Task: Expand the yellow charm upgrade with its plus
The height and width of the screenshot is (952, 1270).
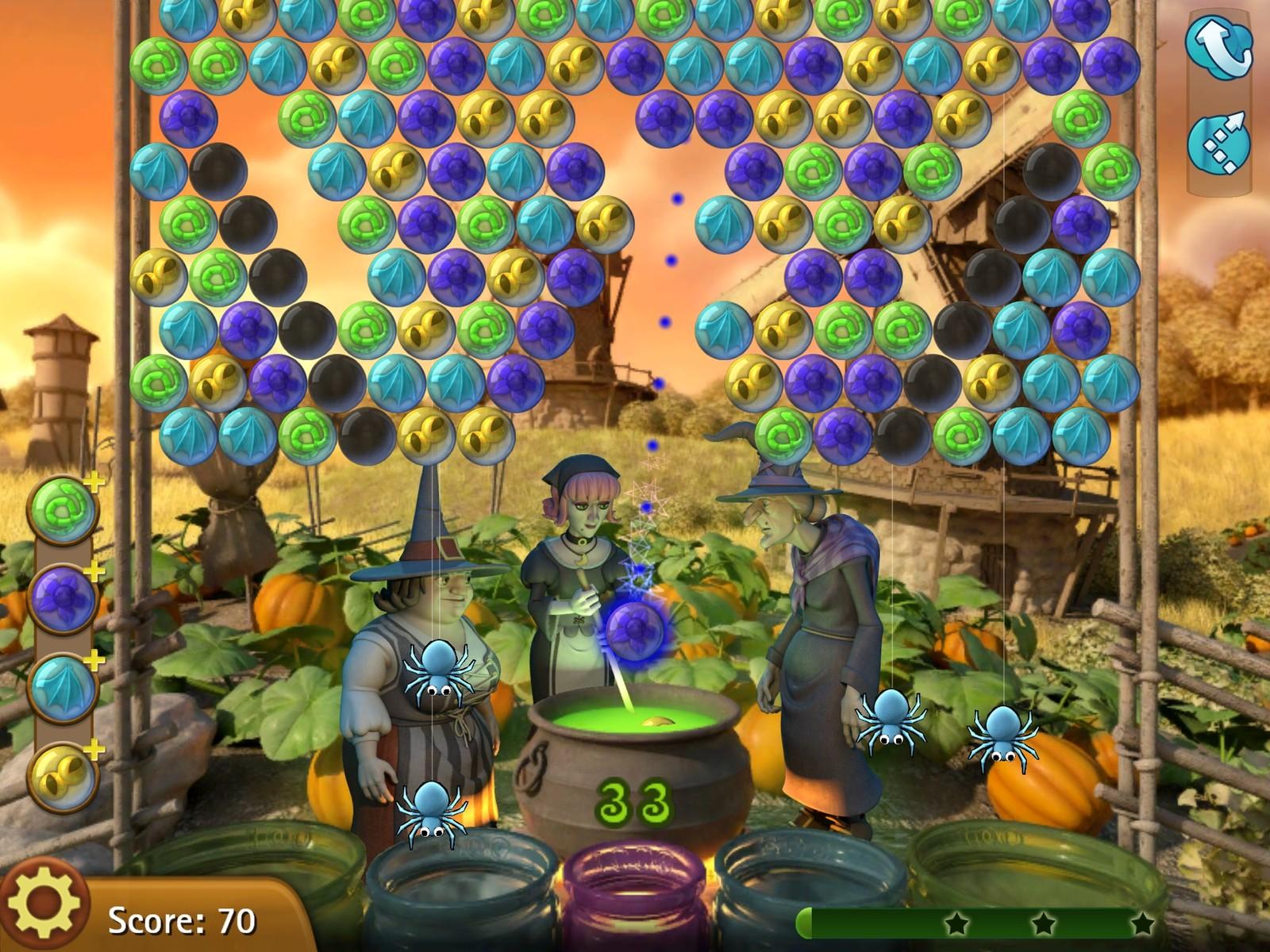Action: coord(94,744)
